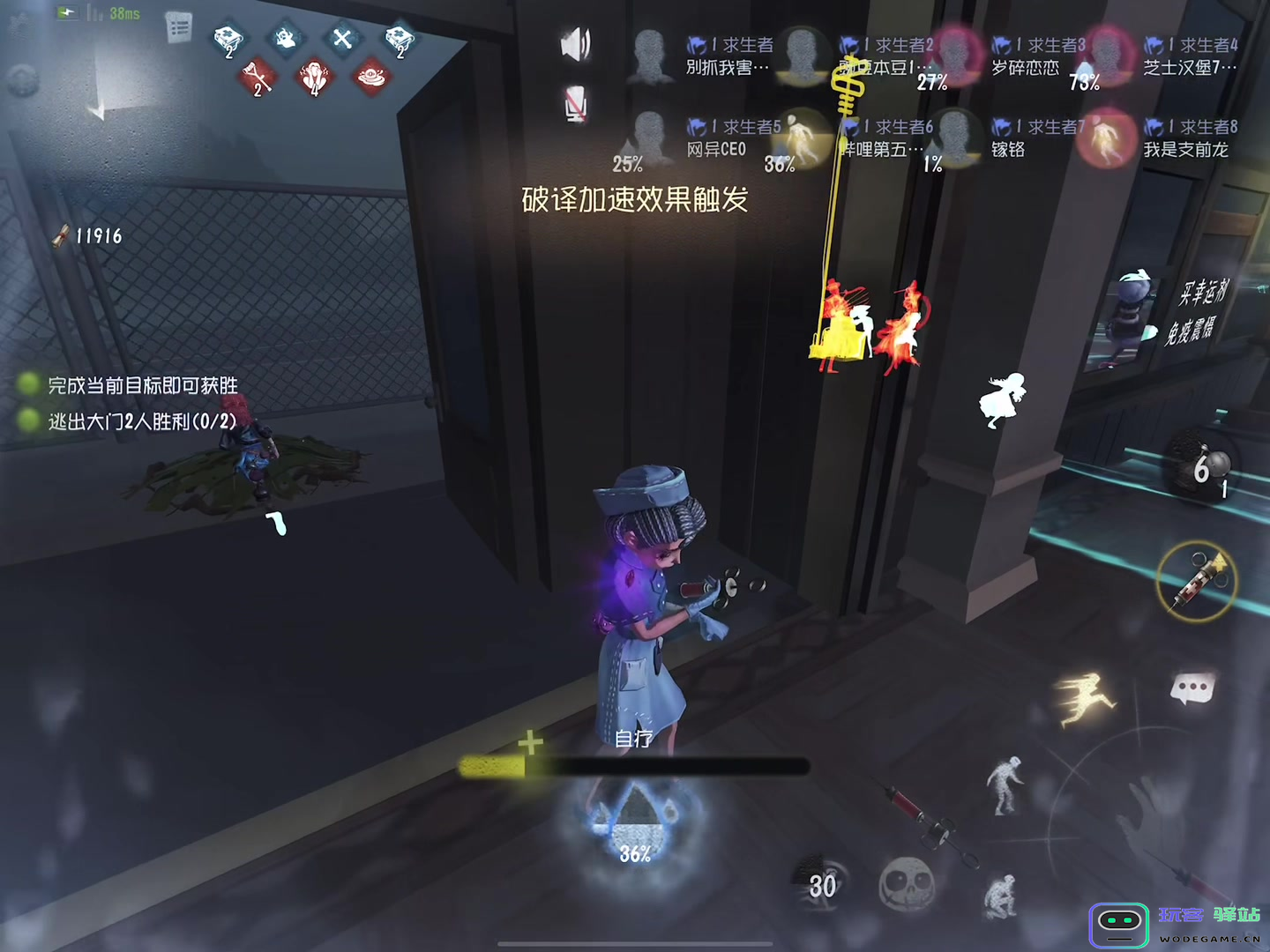Mute game audio with the speaker toggle
The height and width of the screenshot is (952, 1270).
coord(575,42)
